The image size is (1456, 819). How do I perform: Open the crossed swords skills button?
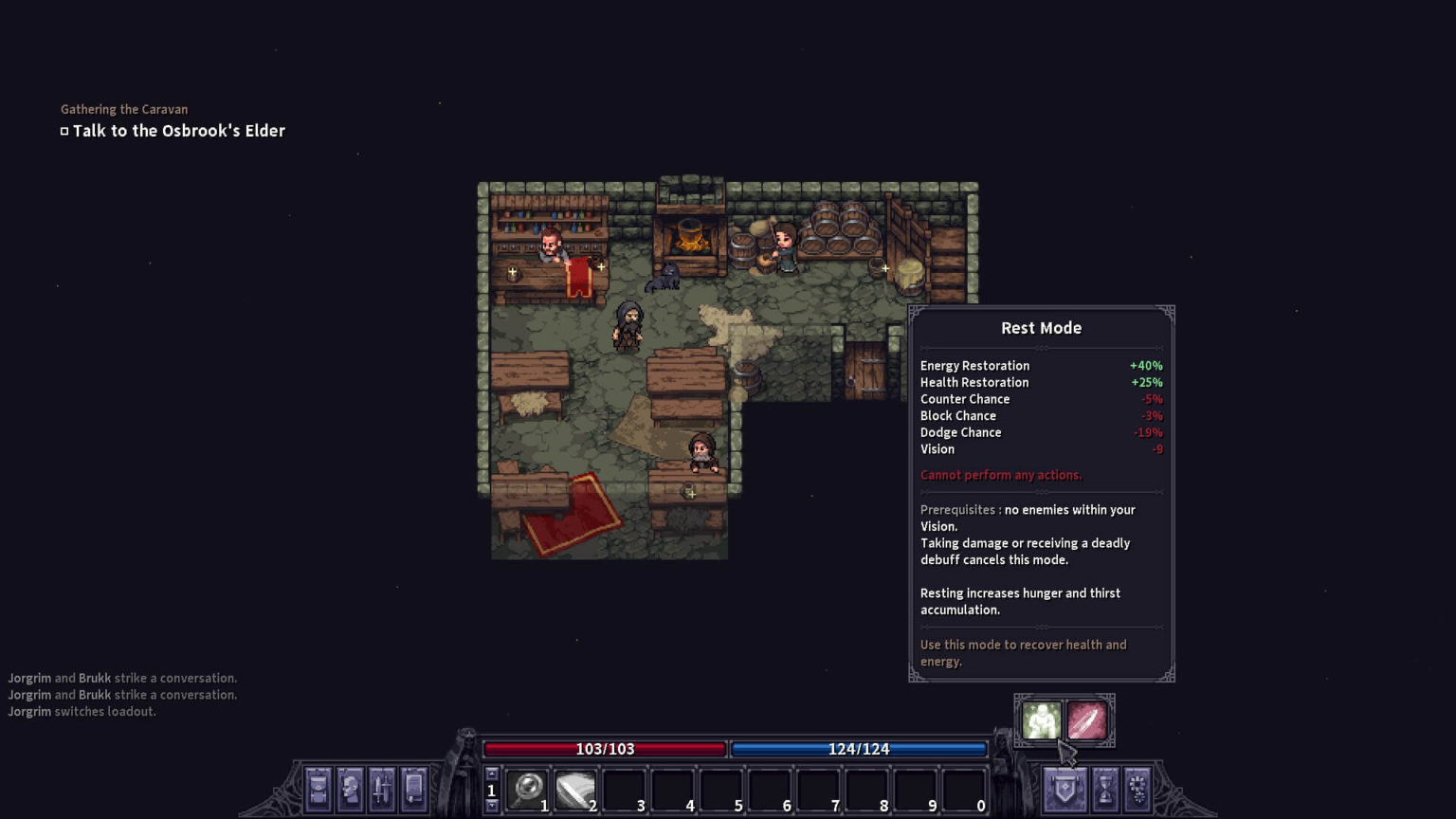click(382, 789)
